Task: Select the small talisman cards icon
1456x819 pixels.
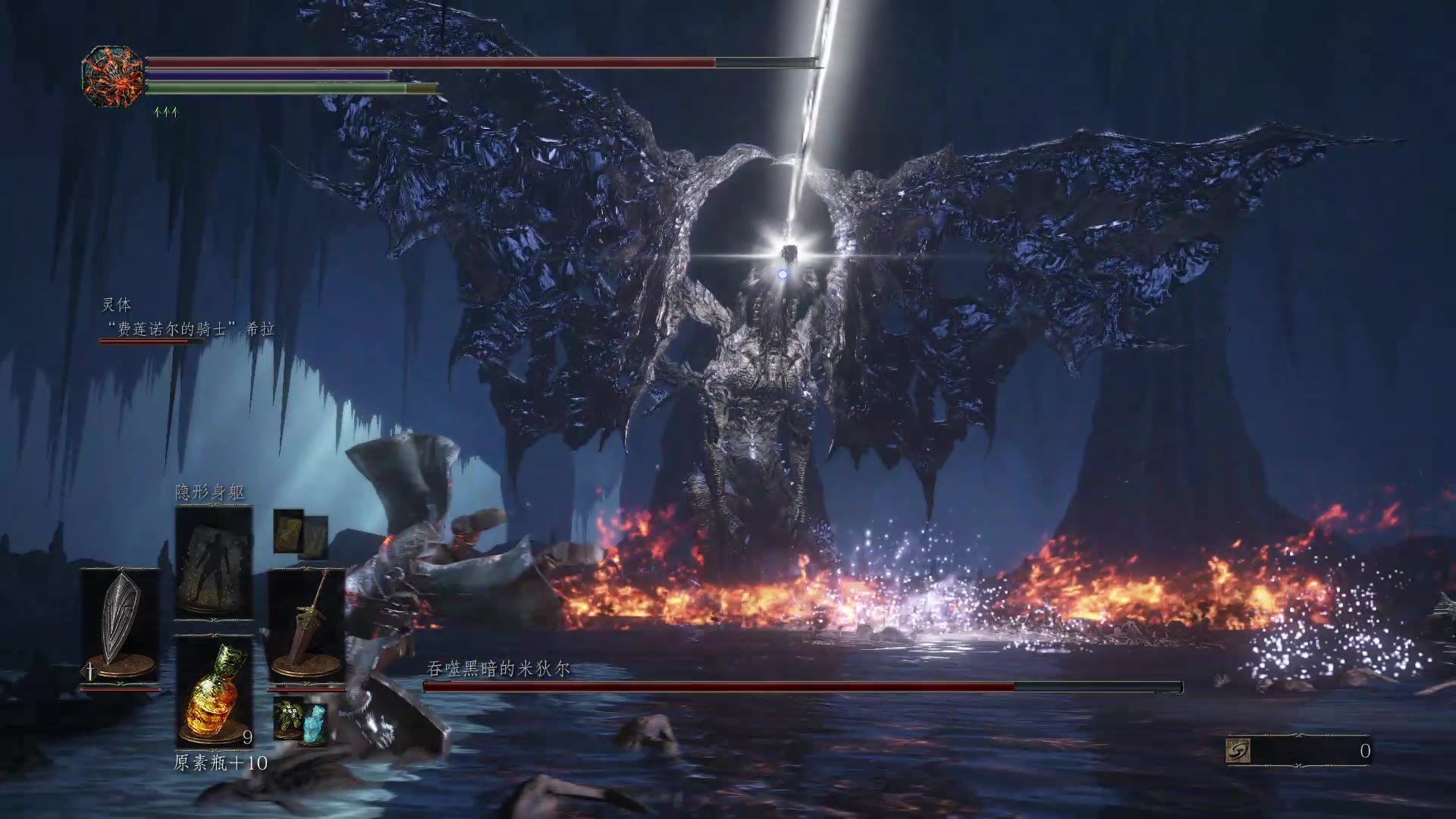Action: pyautogui.click(x=300, y=533)
